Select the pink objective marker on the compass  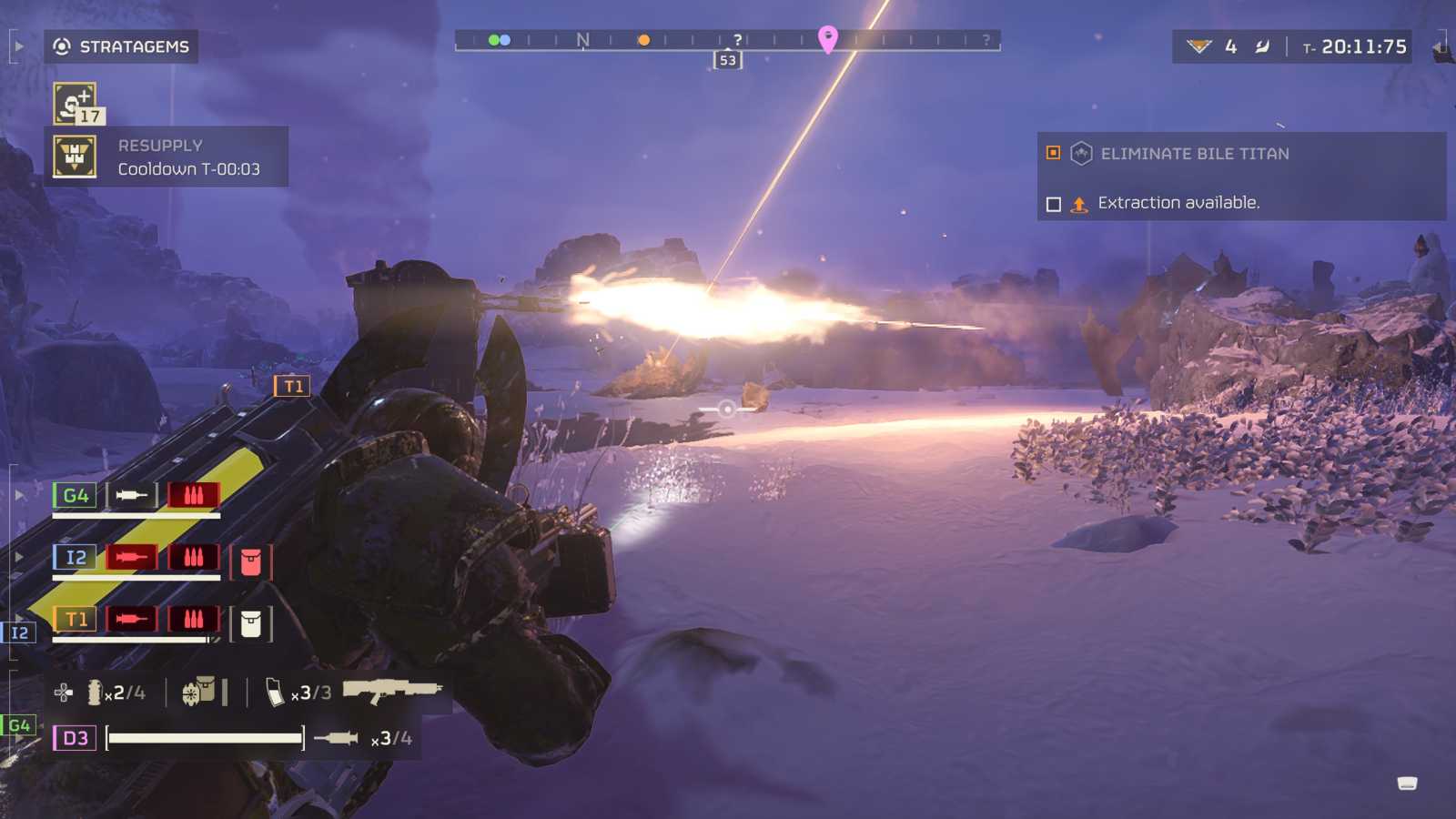click(827, 38)
